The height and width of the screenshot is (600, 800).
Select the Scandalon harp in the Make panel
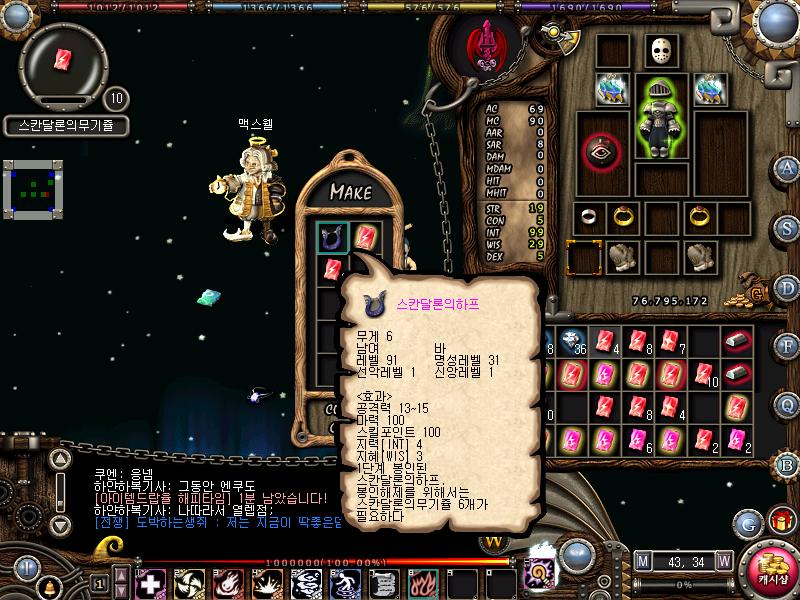click(x=333, y=238)
